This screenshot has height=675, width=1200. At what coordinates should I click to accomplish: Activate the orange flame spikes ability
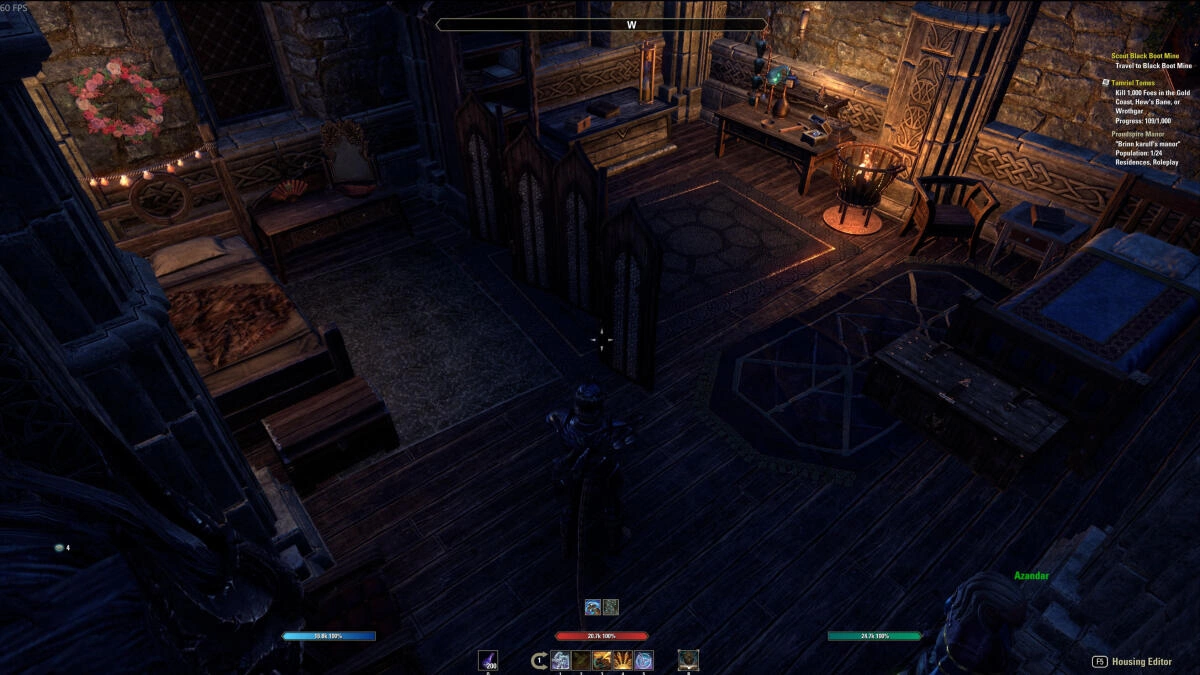pos(623,660)
